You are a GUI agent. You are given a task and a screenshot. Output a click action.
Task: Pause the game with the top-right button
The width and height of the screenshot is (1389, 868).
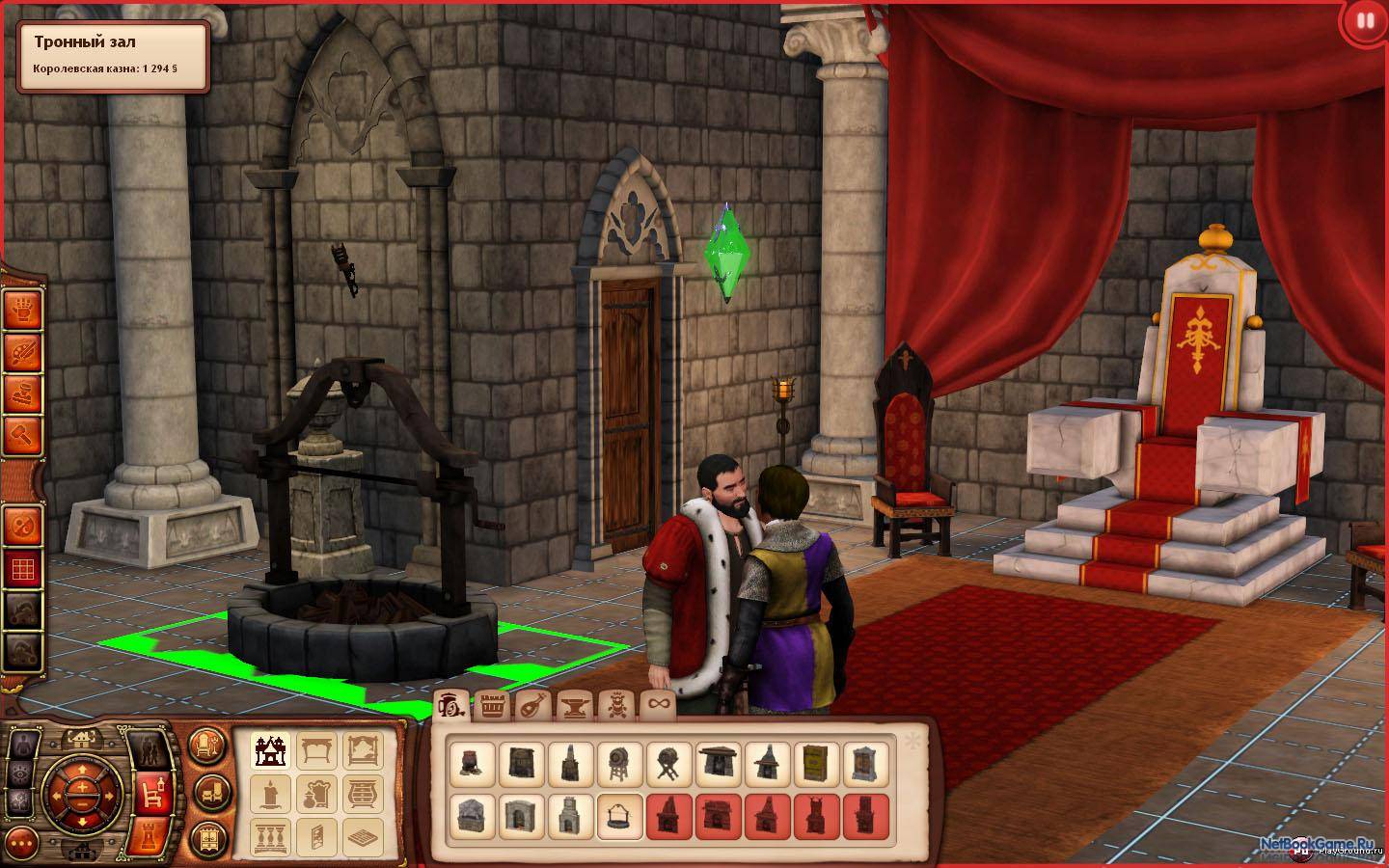point(1363,20)
